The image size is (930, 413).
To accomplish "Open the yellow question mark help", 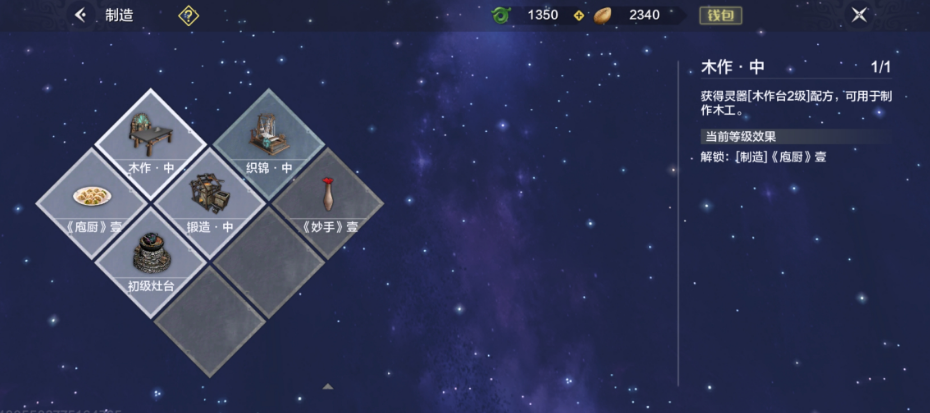I will (188, 15).
